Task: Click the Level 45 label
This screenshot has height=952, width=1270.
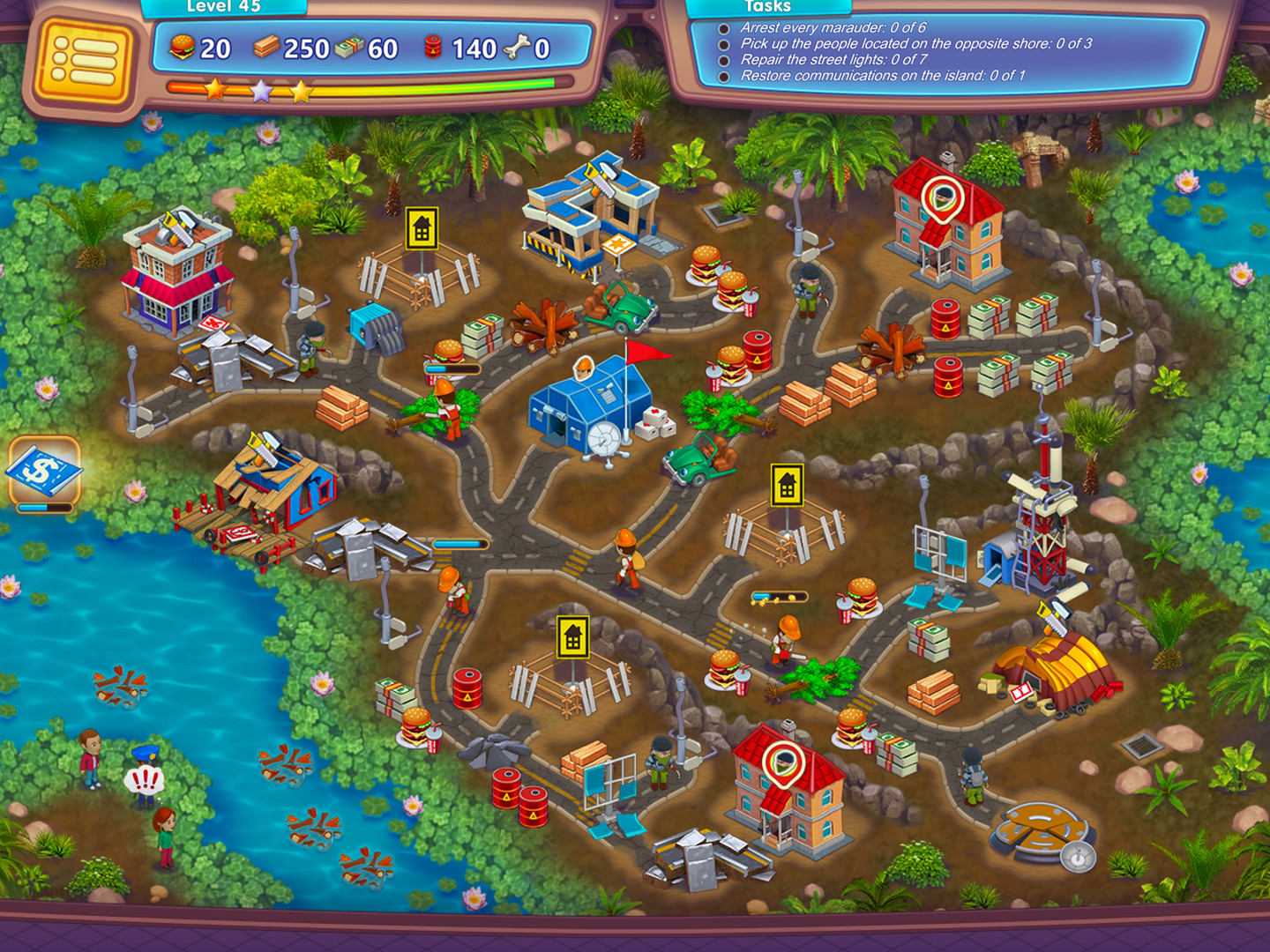Action: (x=221, y=8)
